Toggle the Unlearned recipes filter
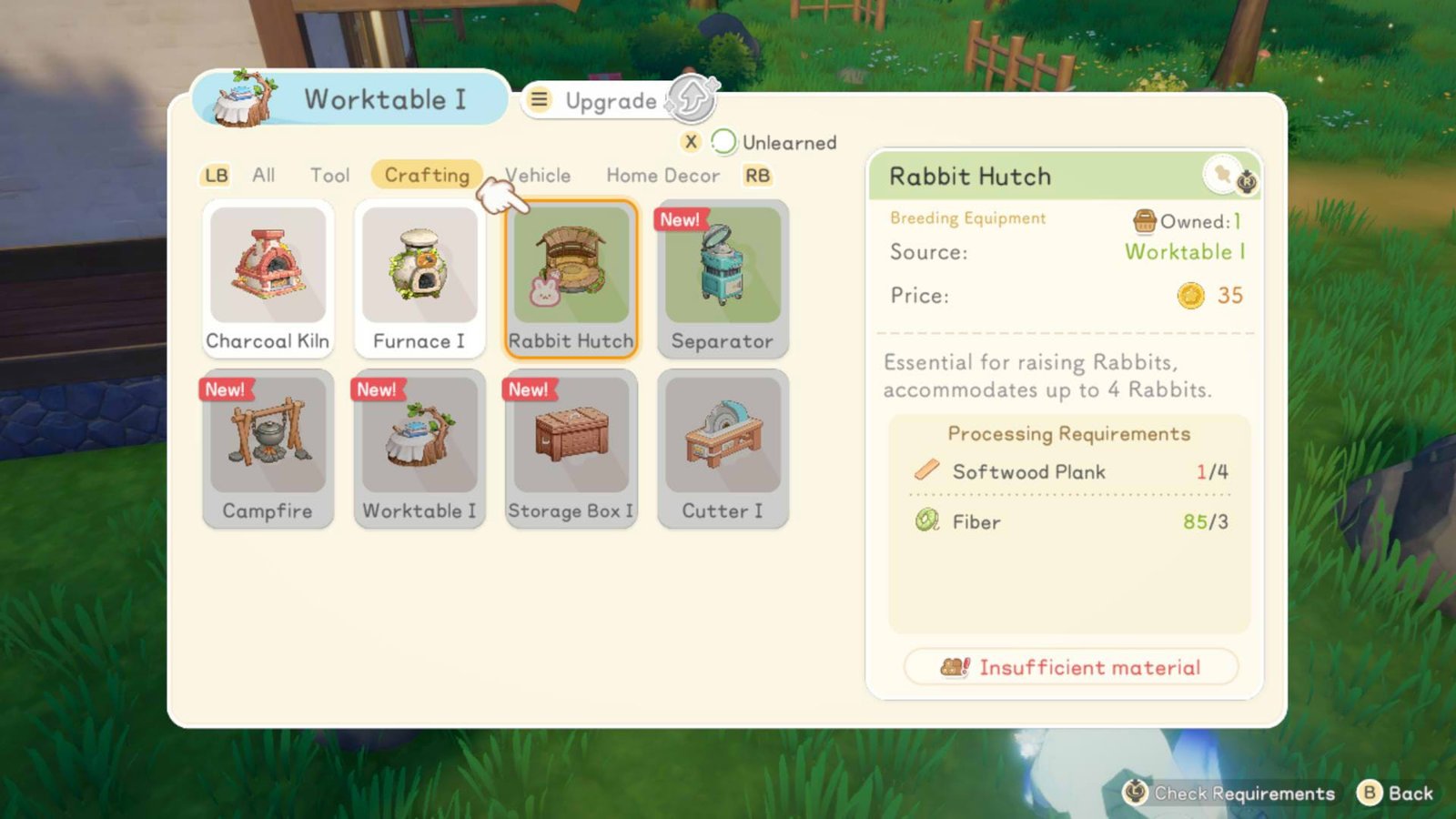 click(x=723, y=143)
